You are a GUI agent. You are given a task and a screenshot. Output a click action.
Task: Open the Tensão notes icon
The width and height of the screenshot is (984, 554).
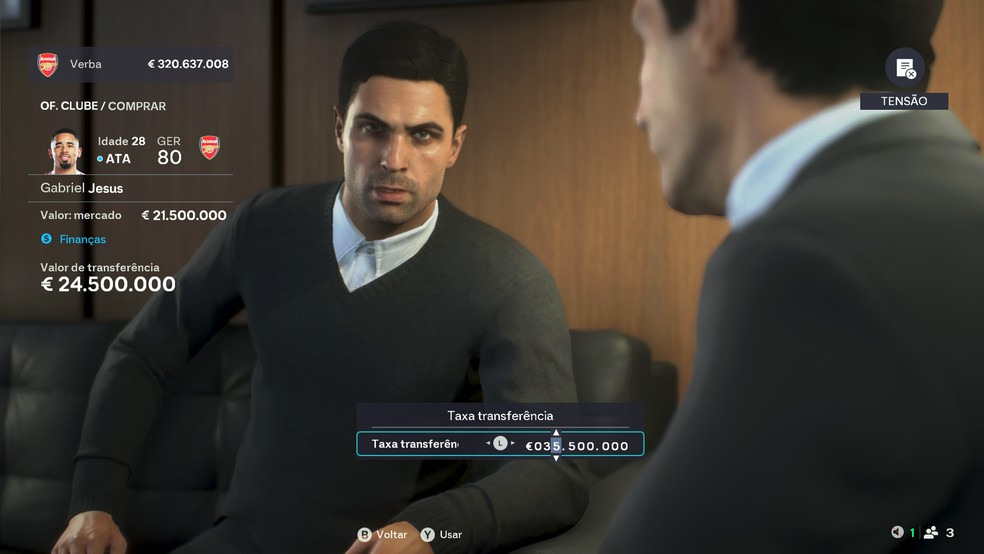pyautogui.click(x=904, y=68)
